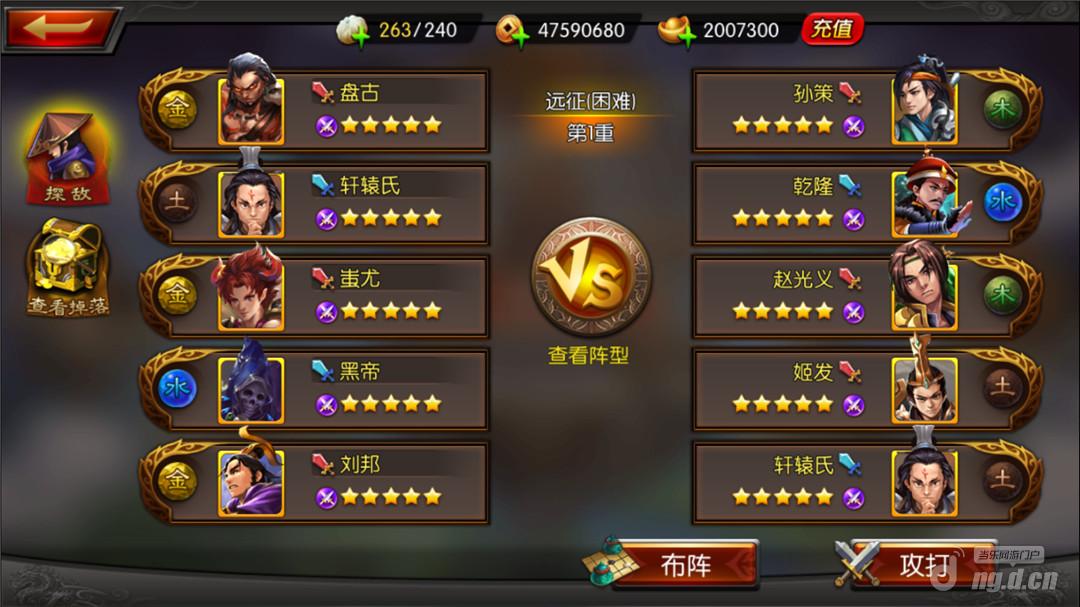
Task: Inspect enemy hero 姬发
Action: (x=924, y=387)
